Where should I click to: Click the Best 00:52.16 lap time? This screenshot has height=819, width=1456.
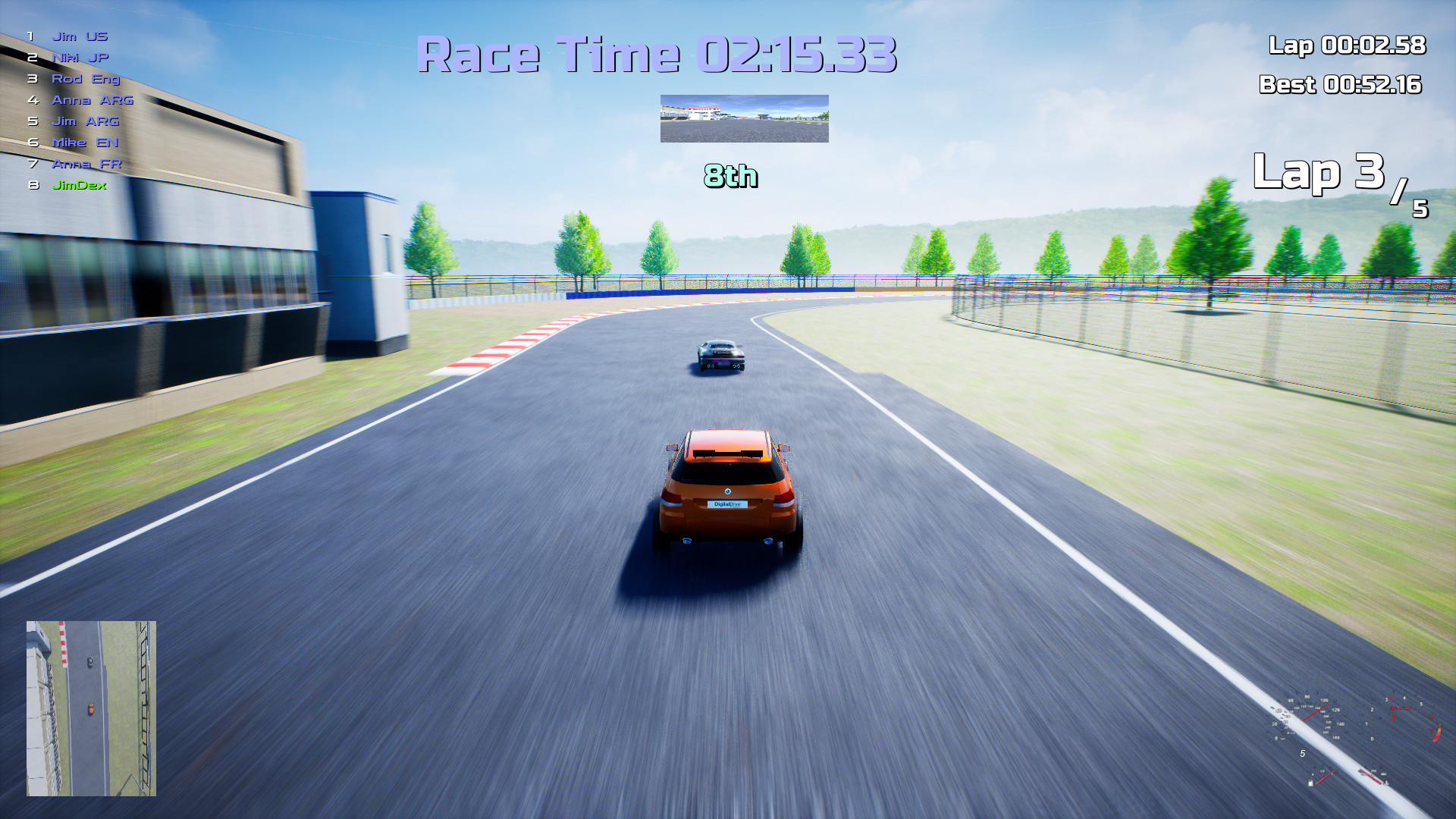[1342, 85]
